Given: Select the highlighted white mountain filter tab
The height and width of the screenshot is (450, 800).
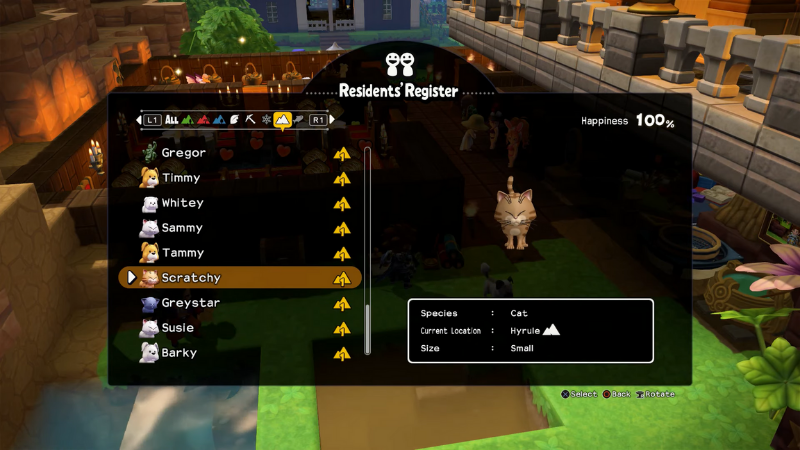Looking at the screenshot, I should pyautogui.click(x=282, y=120).
